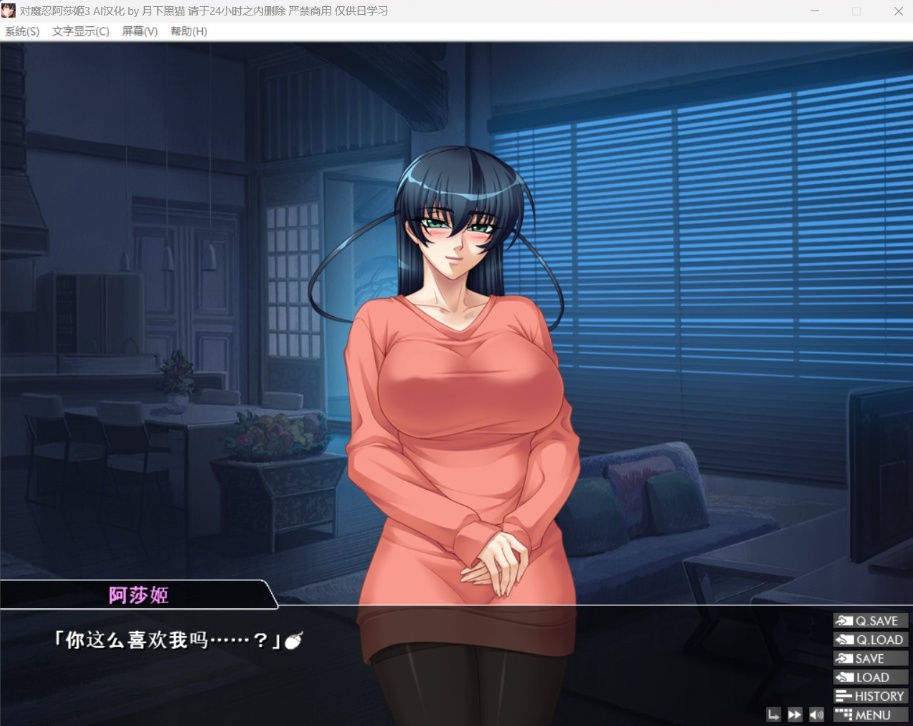Quick save with the Q.SAVE button
913x726 pixels.
(870, 621)
